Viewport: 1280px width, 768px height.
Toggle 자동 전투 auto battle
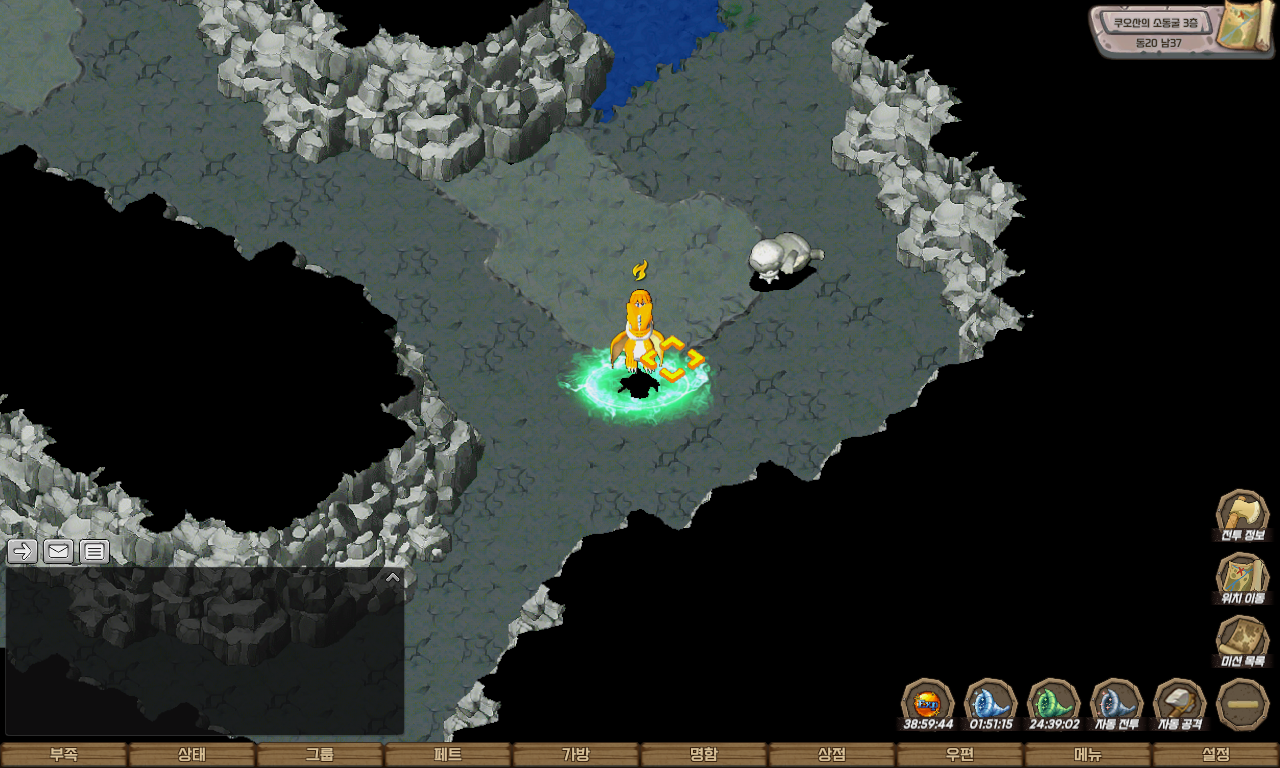[1116, 704]
